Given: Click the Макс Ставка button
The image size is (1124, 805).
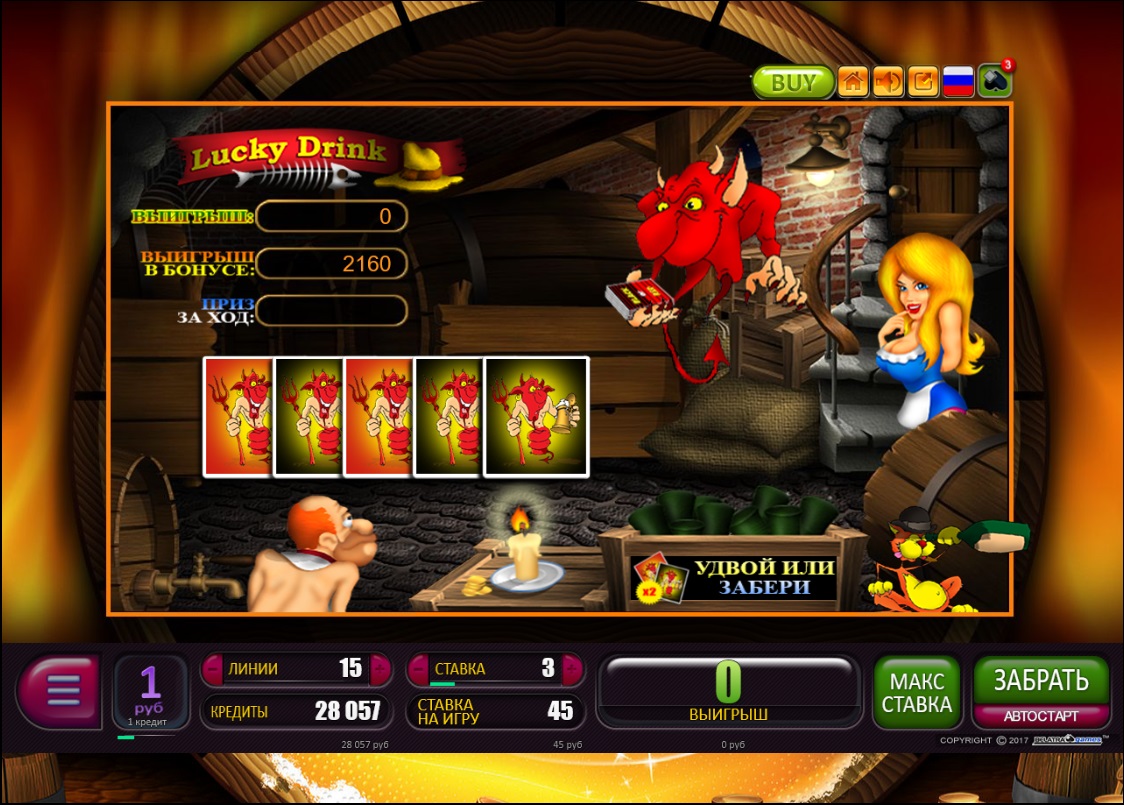Looking at the screenshot, I should [916, 692].
